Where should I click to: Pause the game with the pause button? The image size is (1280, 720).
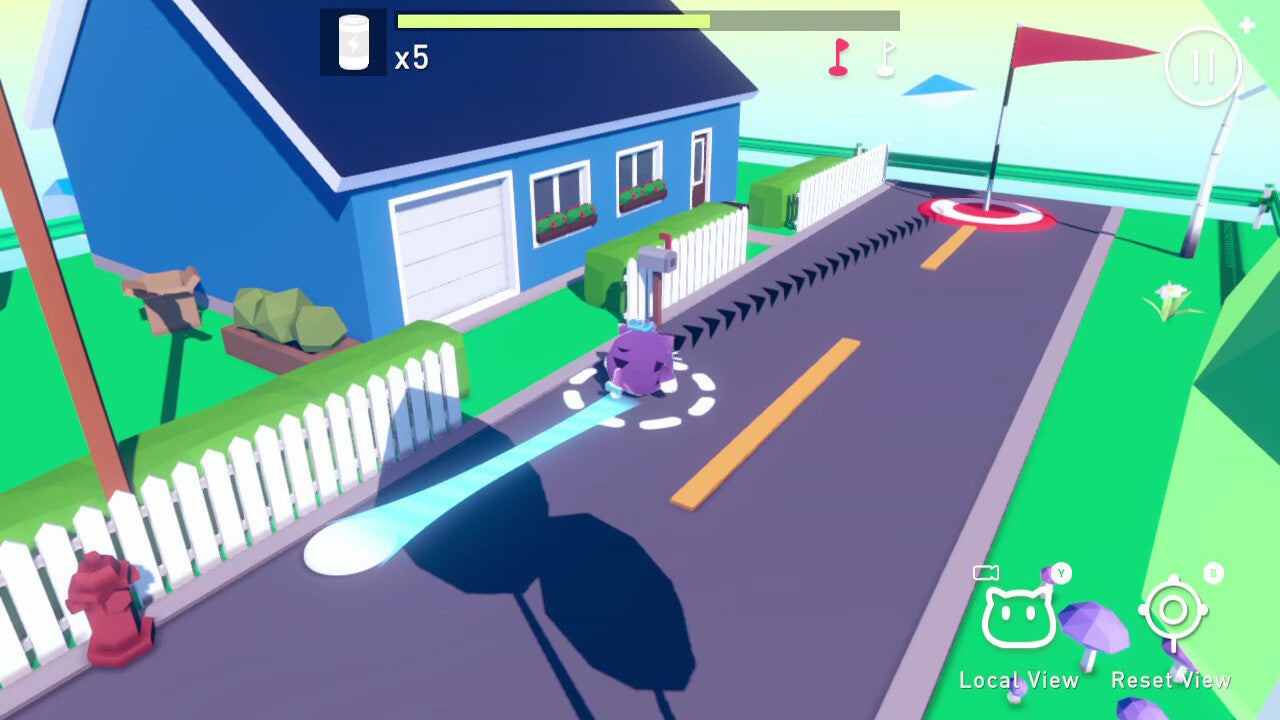pyautogui.click(x=1203, y=67)
